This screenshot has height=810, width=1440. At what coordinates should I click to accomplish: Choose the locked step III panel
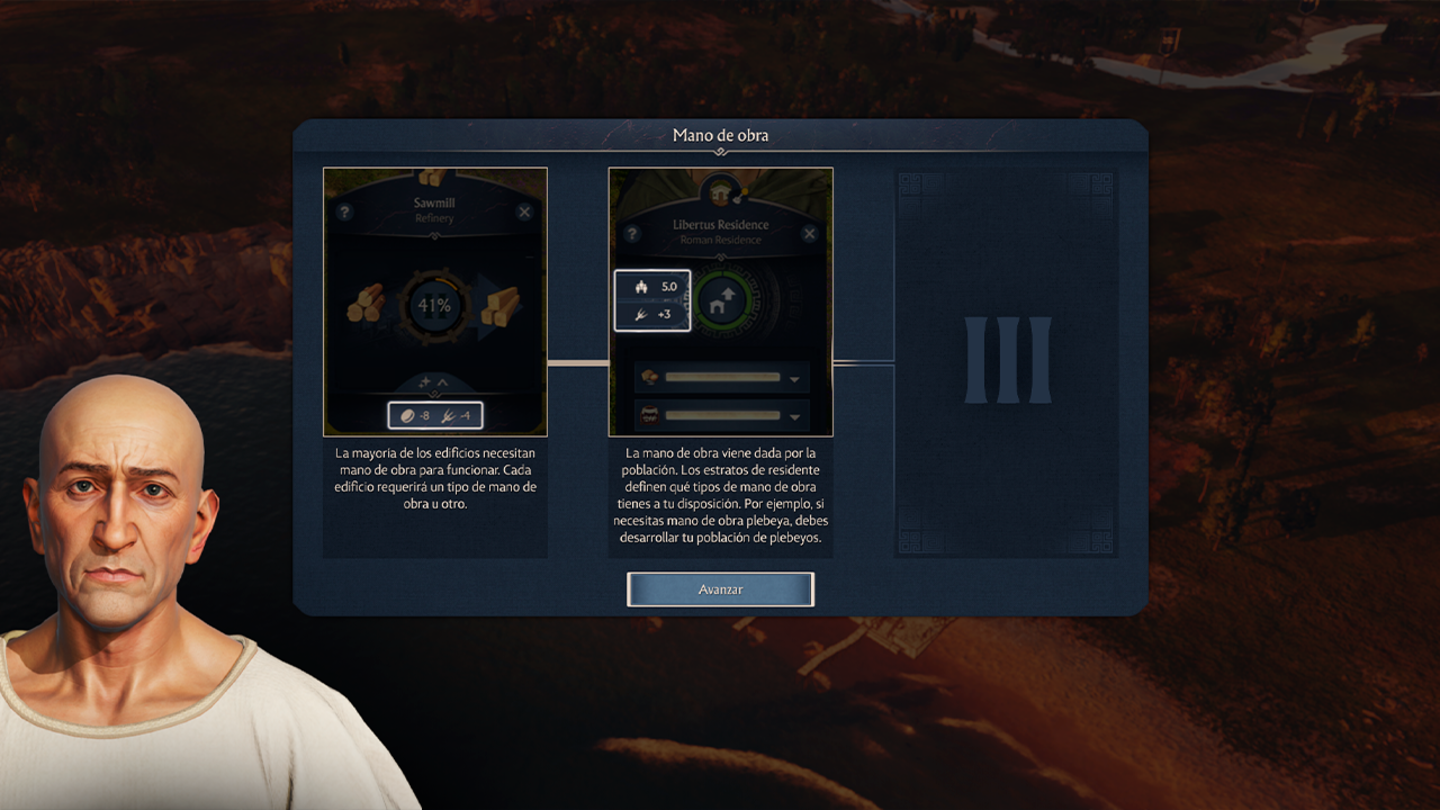point(1006,362)
